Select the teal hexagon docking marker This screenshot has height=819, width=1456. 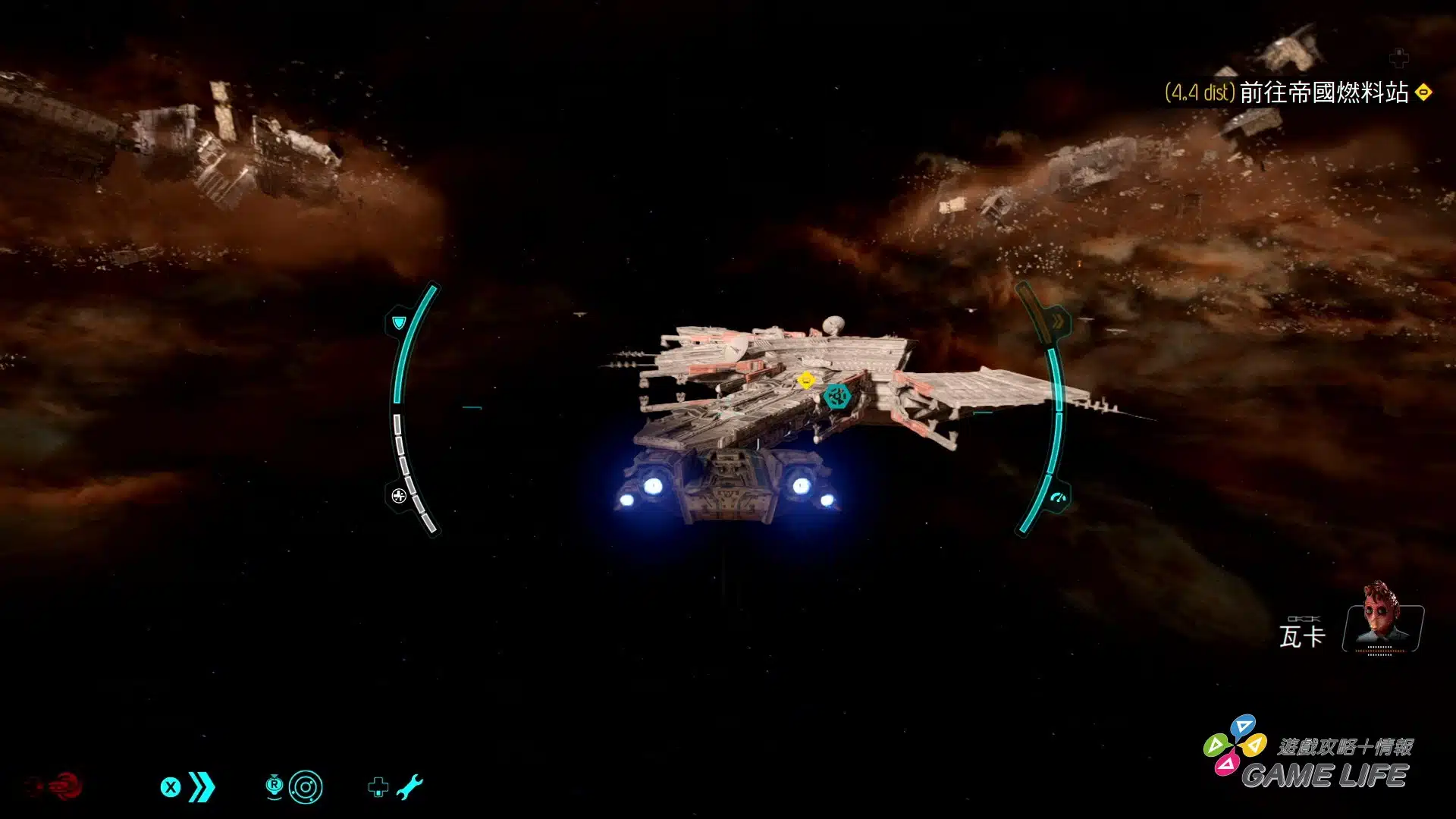click(x=837, y=396)
